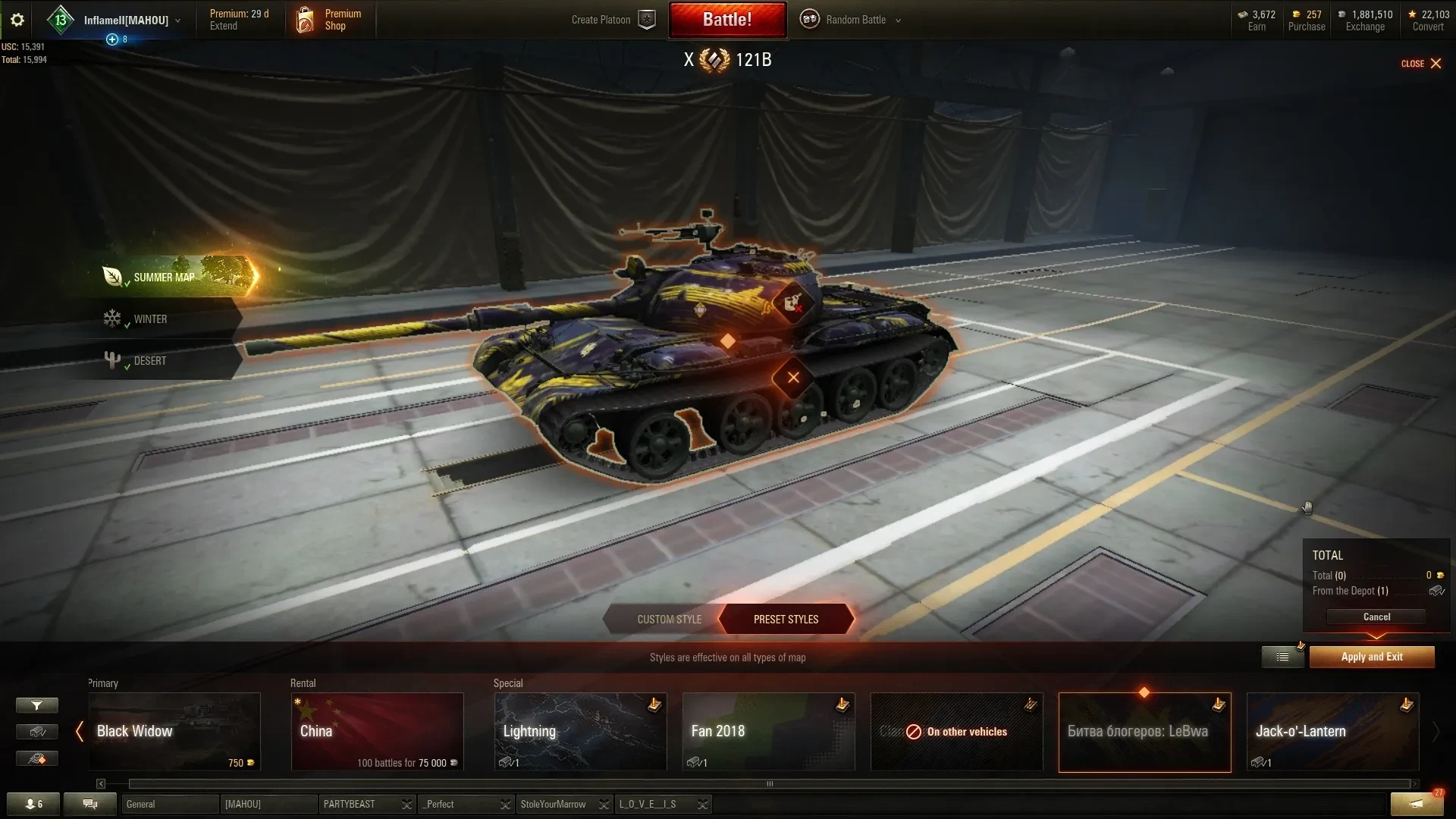
Task: Open the Random Battle mode dropdown
Action: [853, 20]
